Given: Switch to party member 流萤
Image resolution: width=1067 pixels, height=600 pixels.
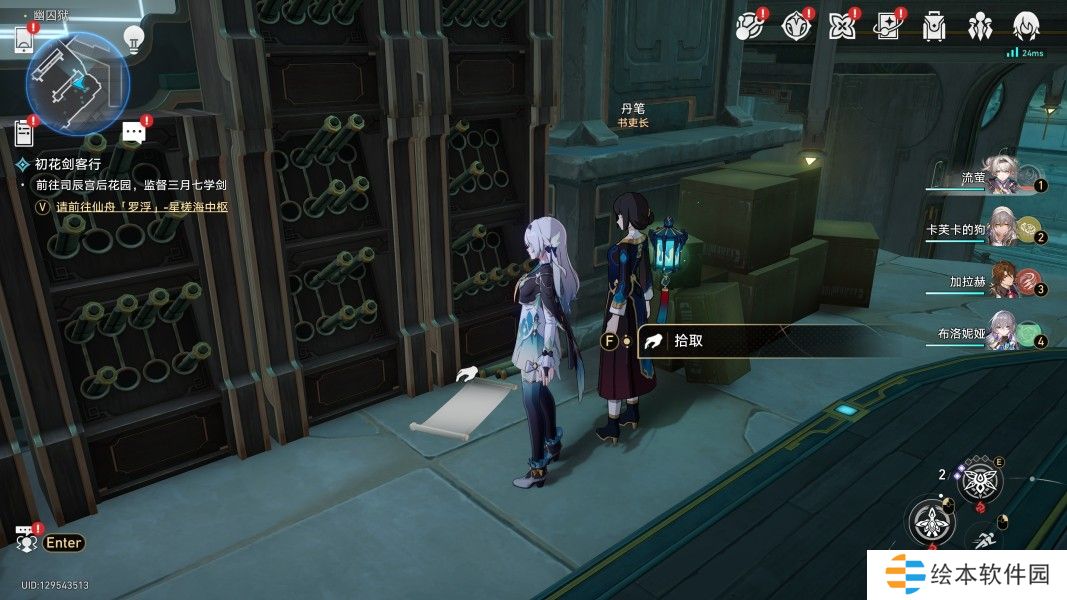Looking at the screenshot, I should pos(1000,178).
